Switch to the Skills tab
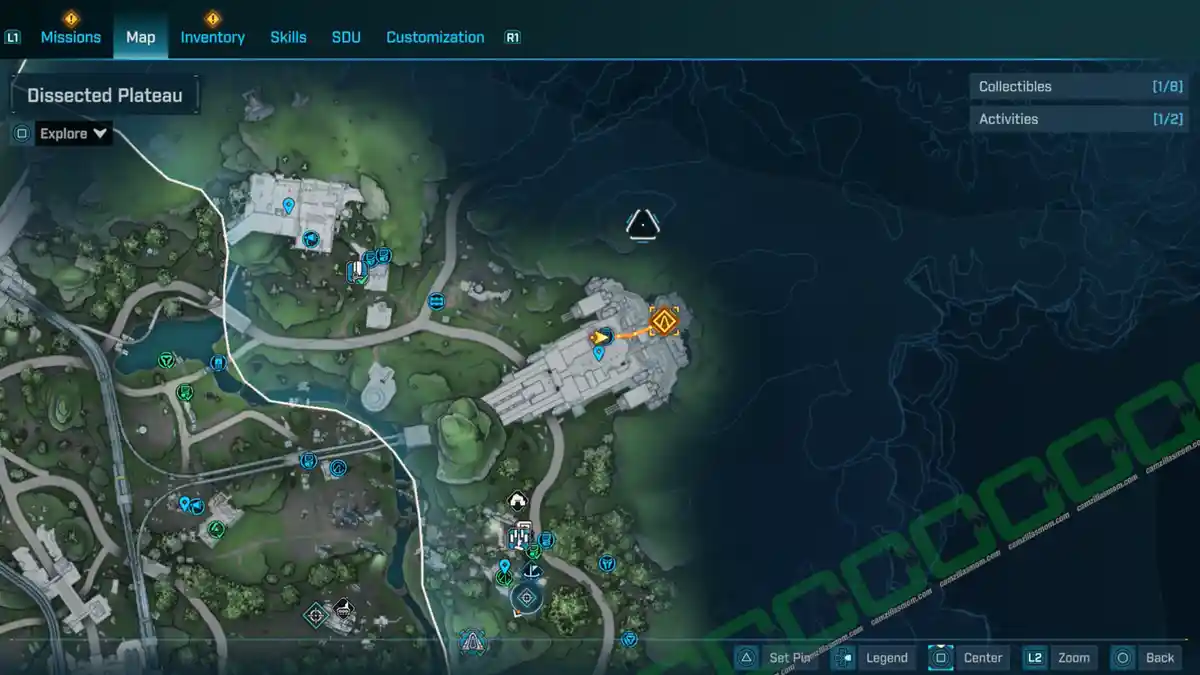 pyautogui.click(x=288, y=37)
